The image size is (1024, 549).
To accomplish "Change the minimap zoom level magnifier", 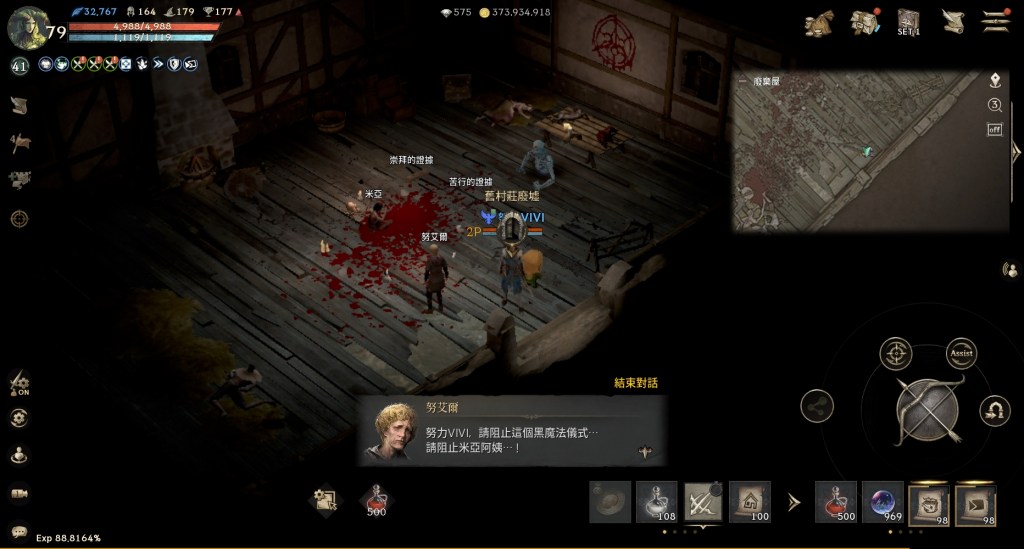I will click(x=995, y=105).
